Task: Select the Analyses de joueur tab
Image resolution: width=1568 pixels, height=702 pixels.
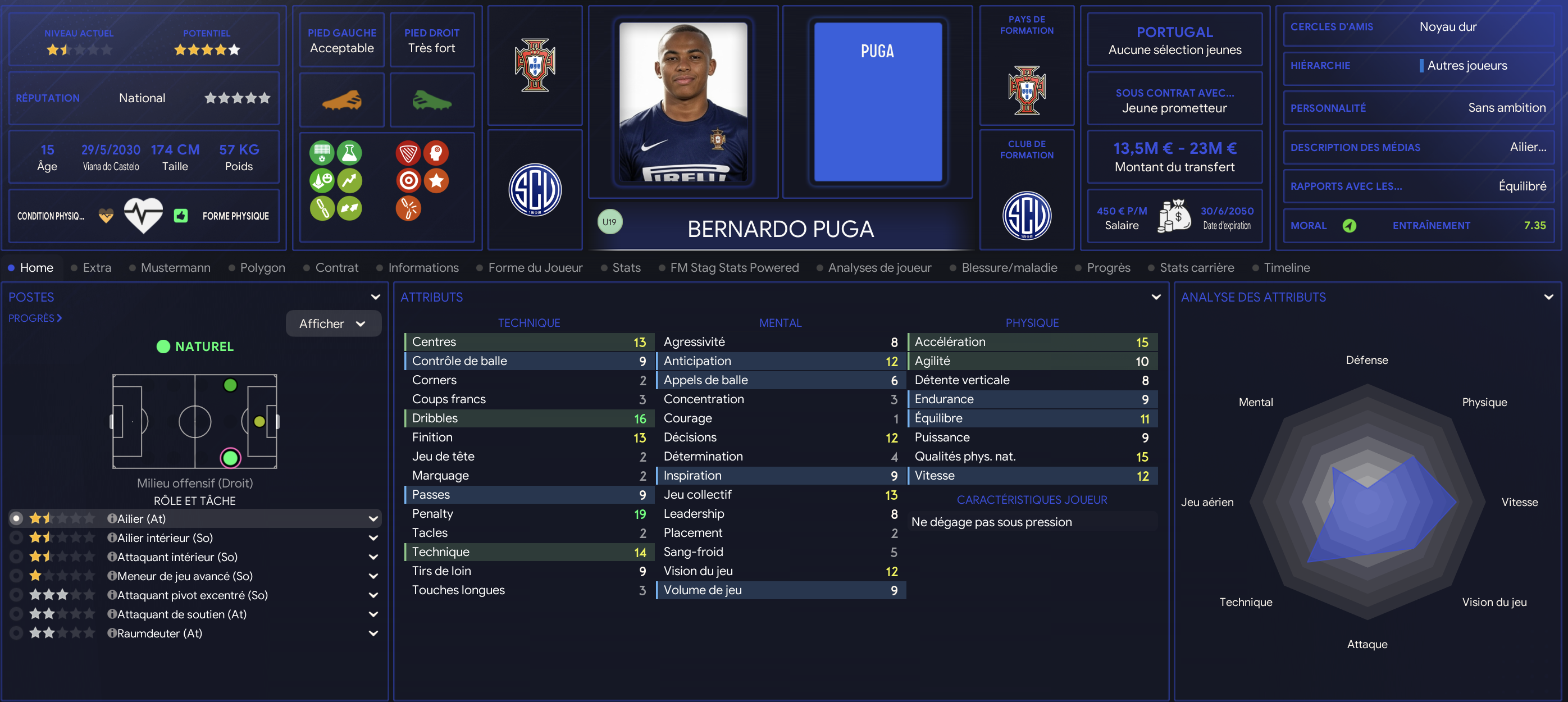Action: point(879,268)
